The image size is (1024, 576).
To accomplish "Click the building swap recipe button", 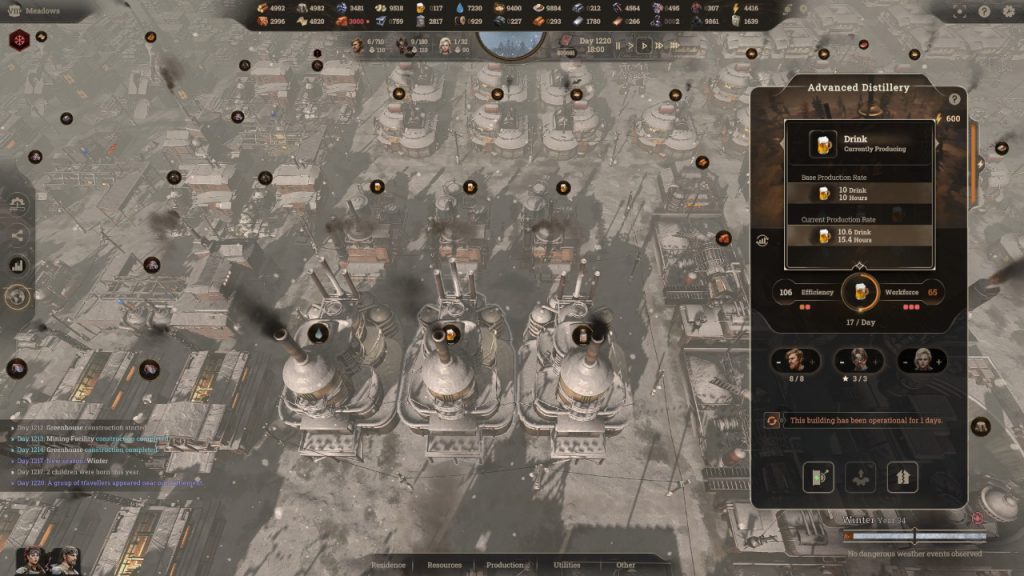I will (818, 477).
